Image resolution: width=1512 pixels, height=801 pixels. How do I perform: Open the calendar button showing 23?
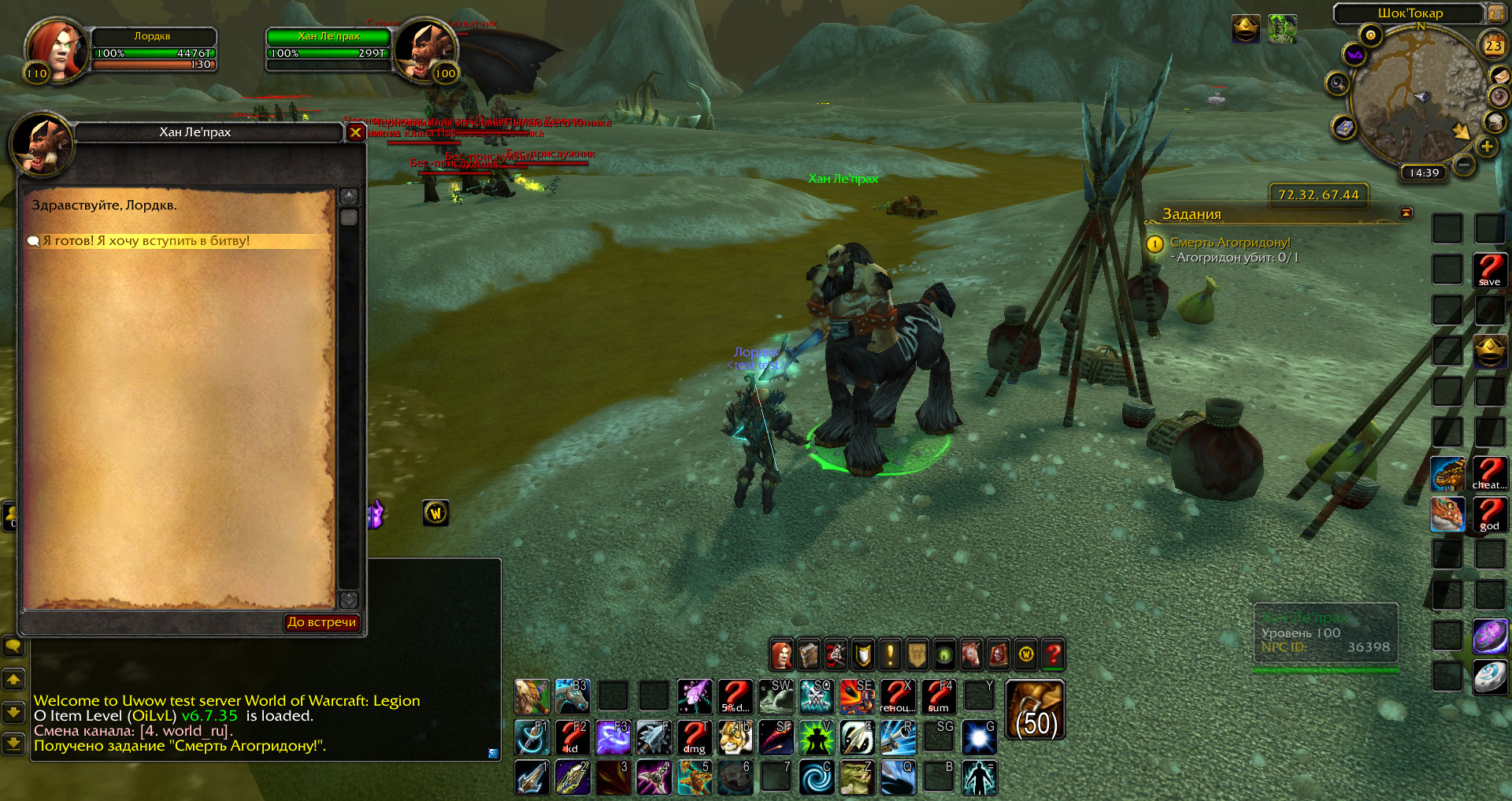[1493, 46]
